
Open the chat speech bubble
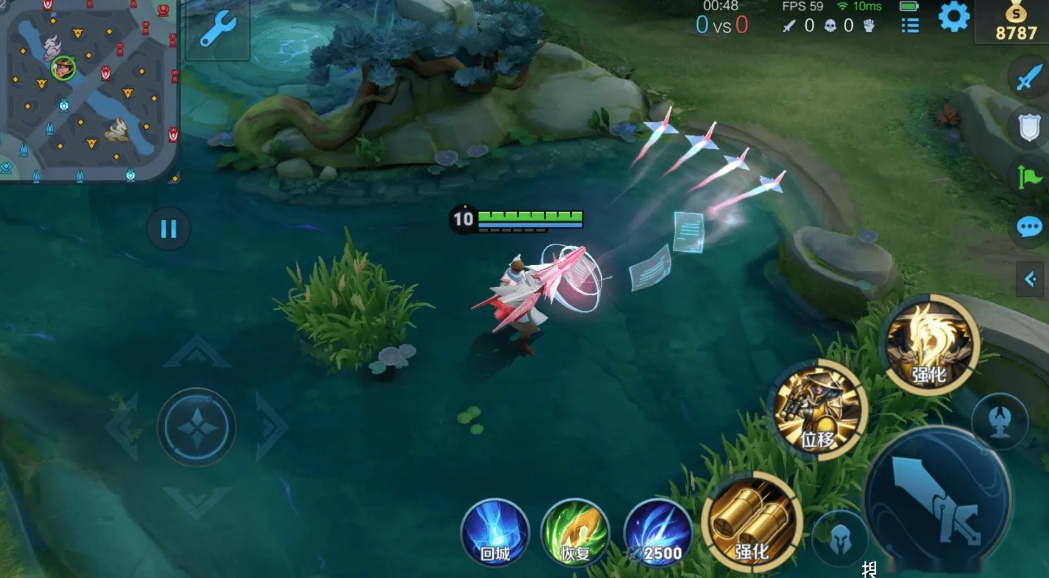(1029, 227)
